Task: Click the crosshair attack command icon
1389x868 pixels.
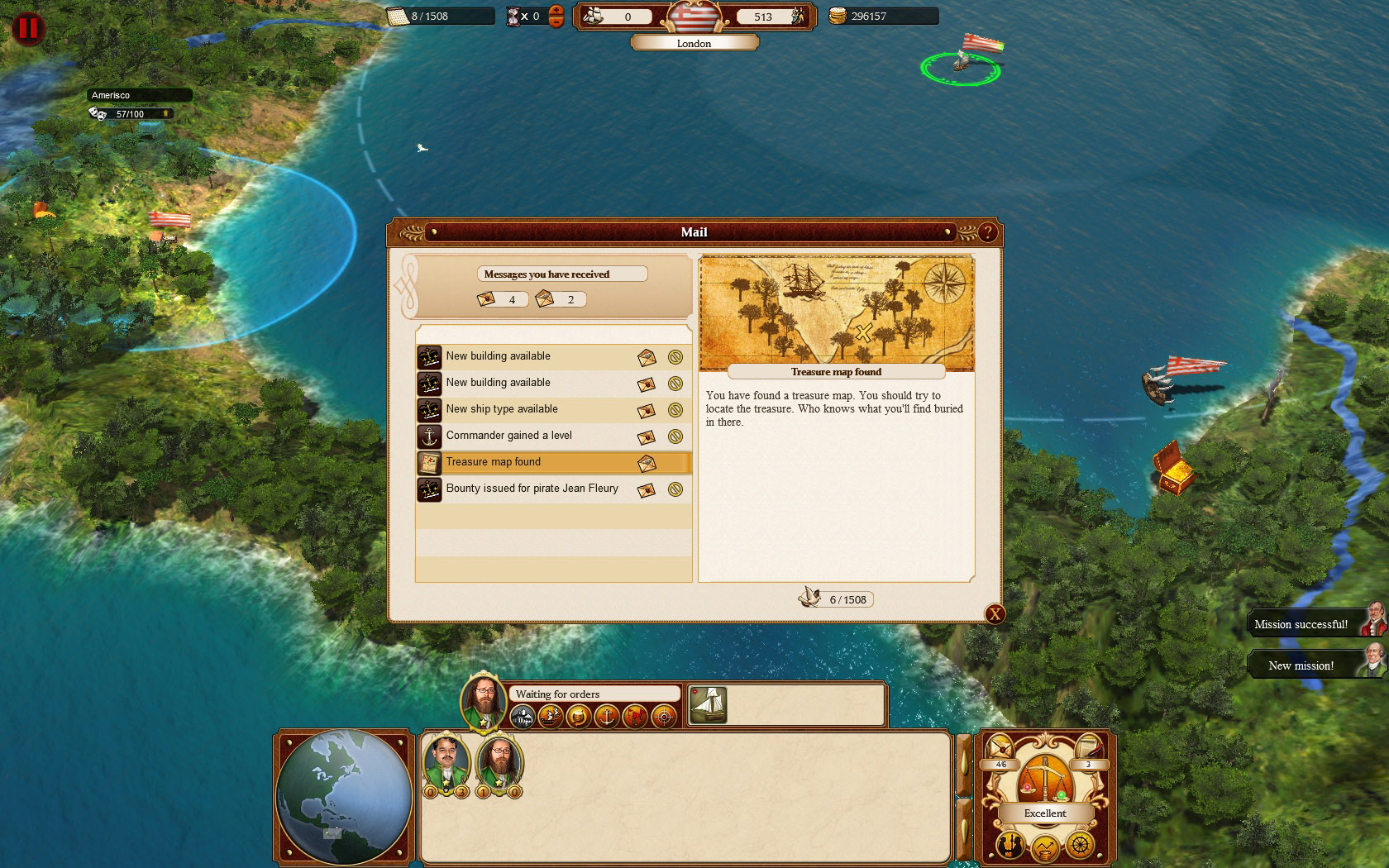Action: pyautogui.click(x=662, y=716)
